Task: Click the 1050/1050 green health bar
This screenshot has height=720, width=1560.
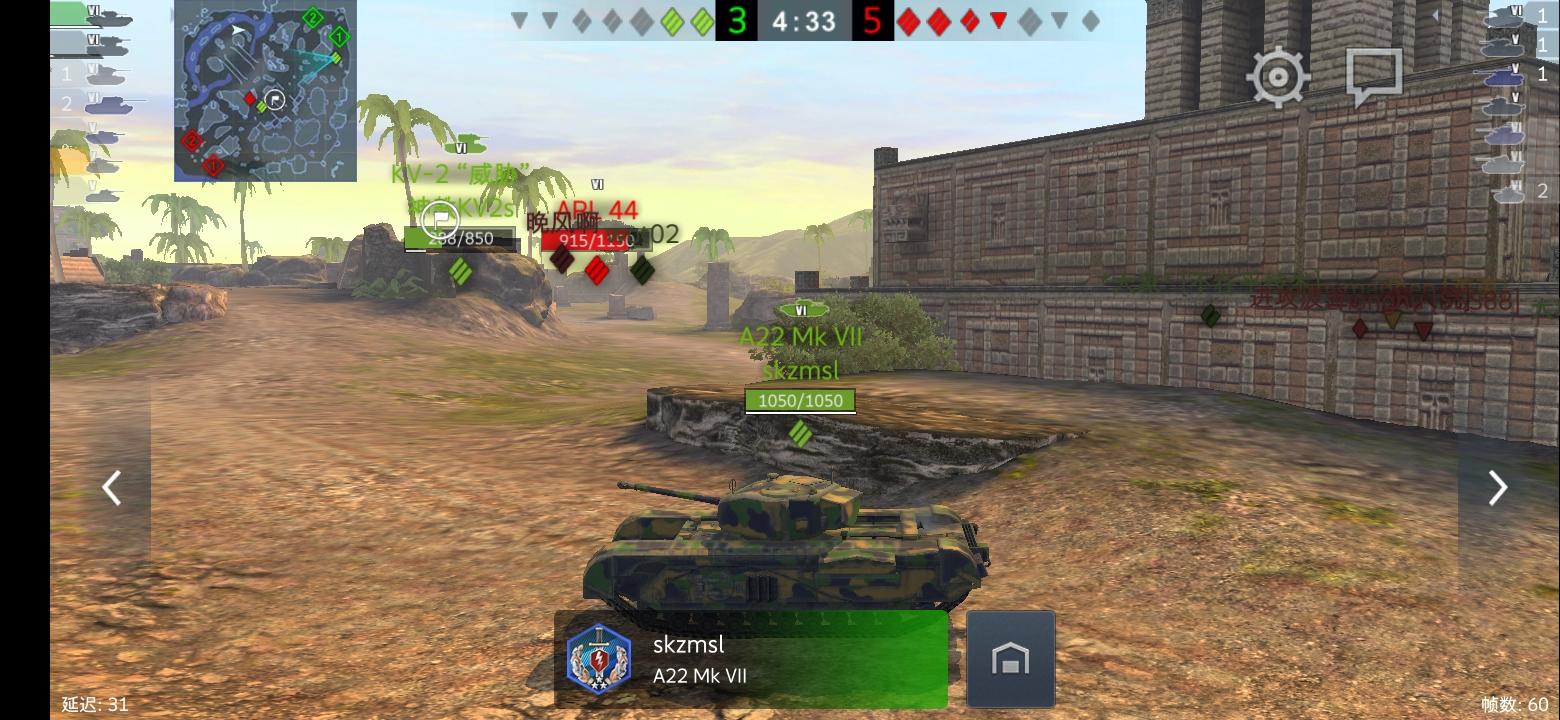Action: 799,400
